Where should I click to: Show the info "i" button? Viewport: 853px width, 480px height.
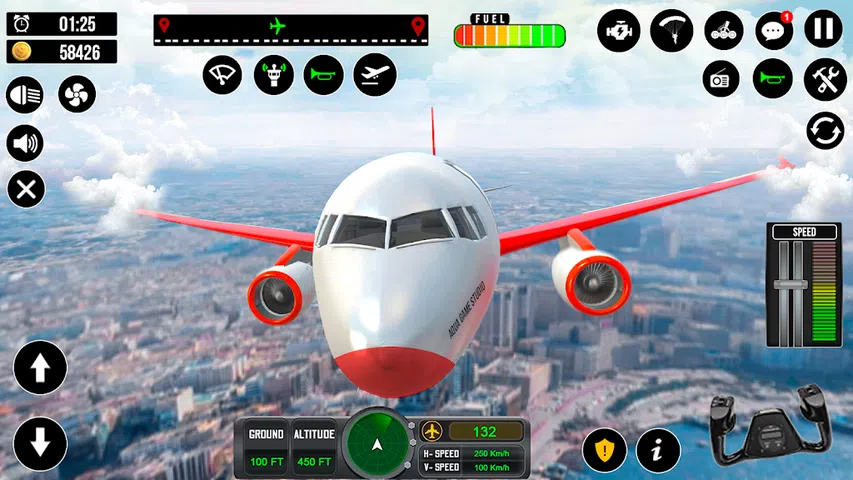[658, 450]
